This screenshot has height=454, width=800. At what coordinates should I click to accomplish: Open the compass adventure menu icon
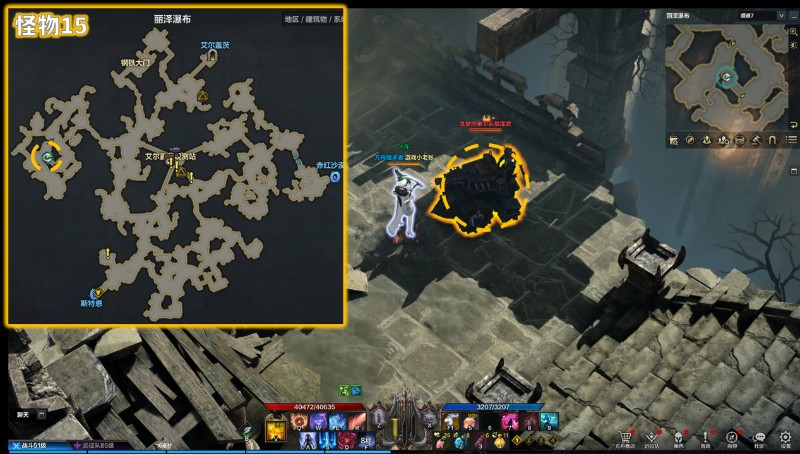733,437
